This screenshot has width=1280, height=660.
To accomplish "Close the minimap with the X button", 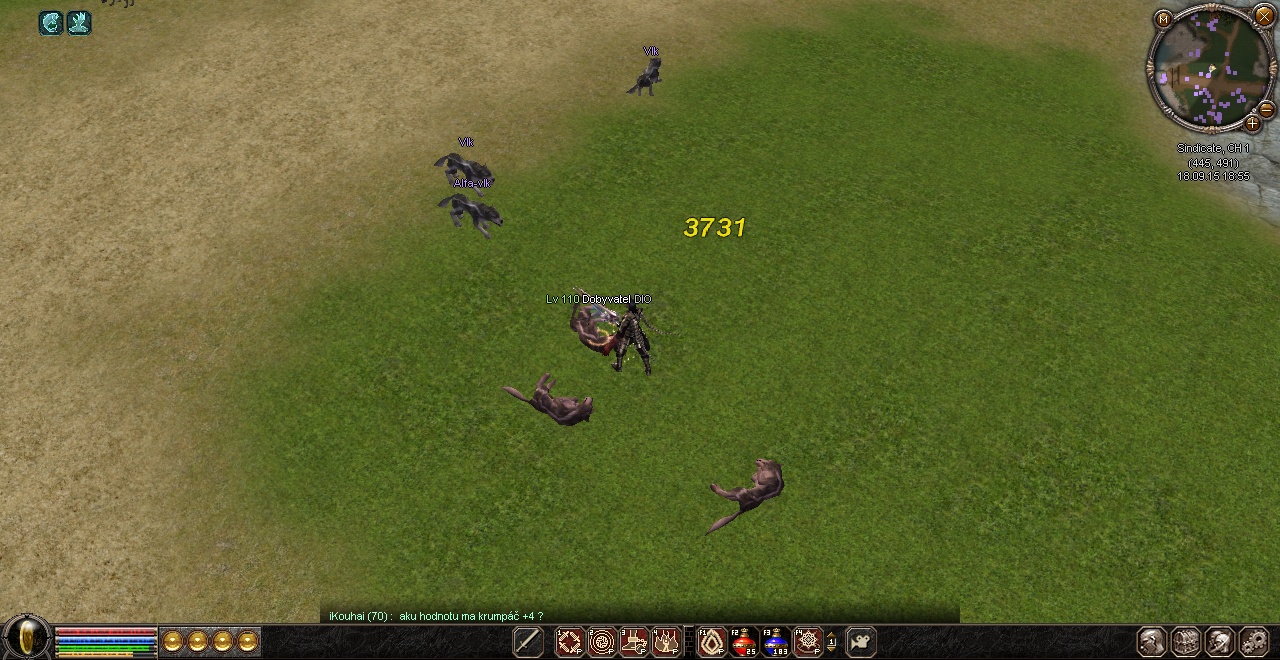I will click(x=1264, y=16).
